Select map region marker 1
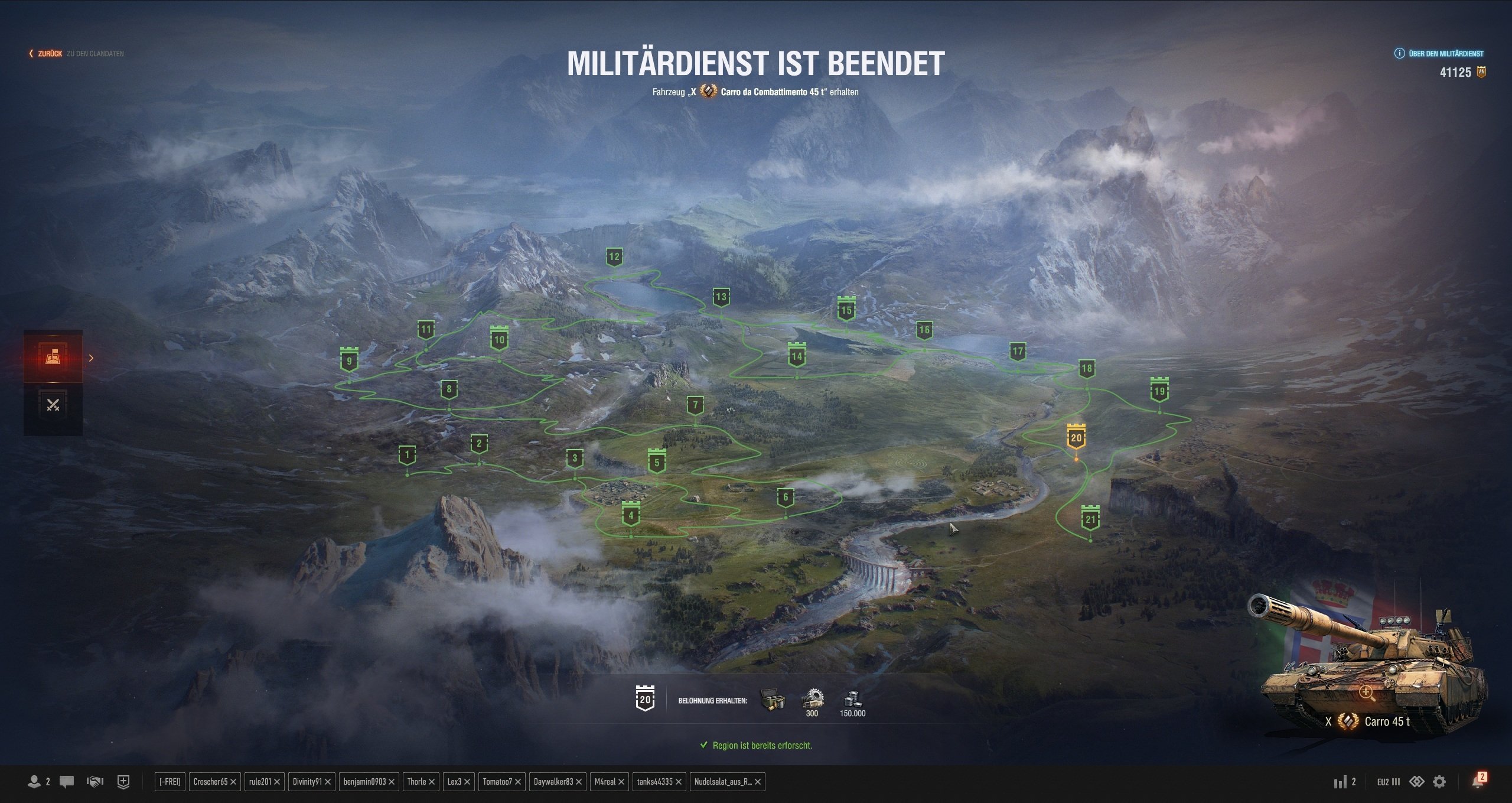Image resolution: width=1512 pixels, height=803 pixels. [407, 456]
